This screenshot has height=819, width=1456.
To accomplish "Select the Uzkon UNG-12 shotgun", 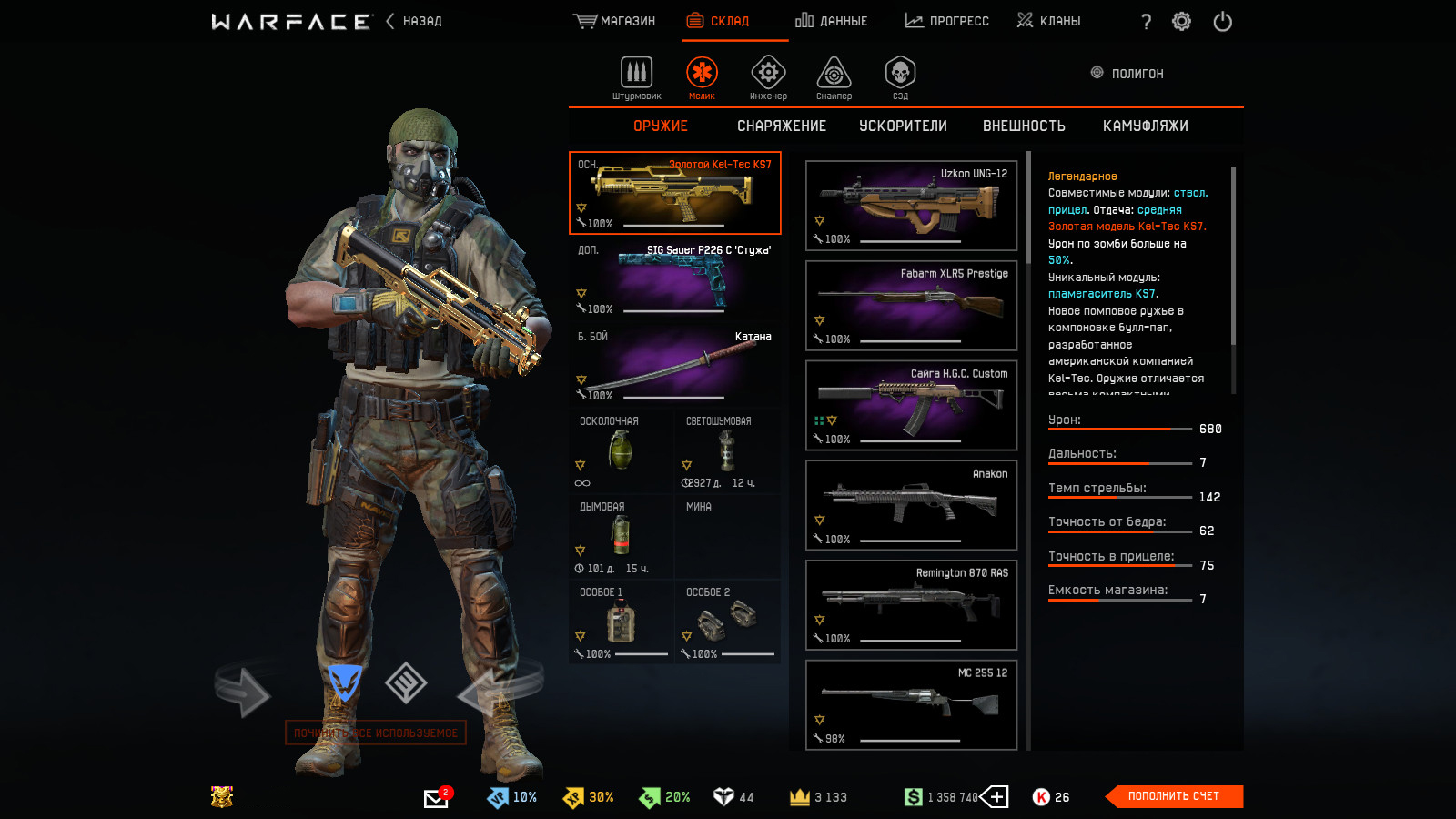I will coord(911,206).
